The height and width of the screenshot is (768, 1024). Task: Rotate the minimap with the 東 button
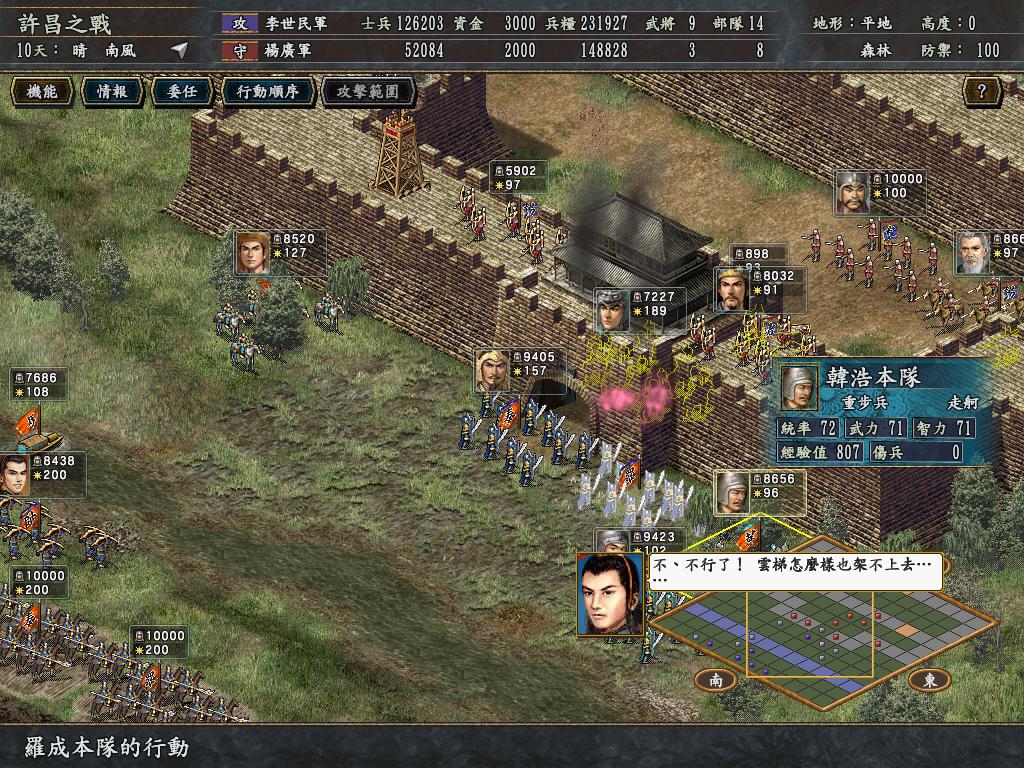point(929,680)
